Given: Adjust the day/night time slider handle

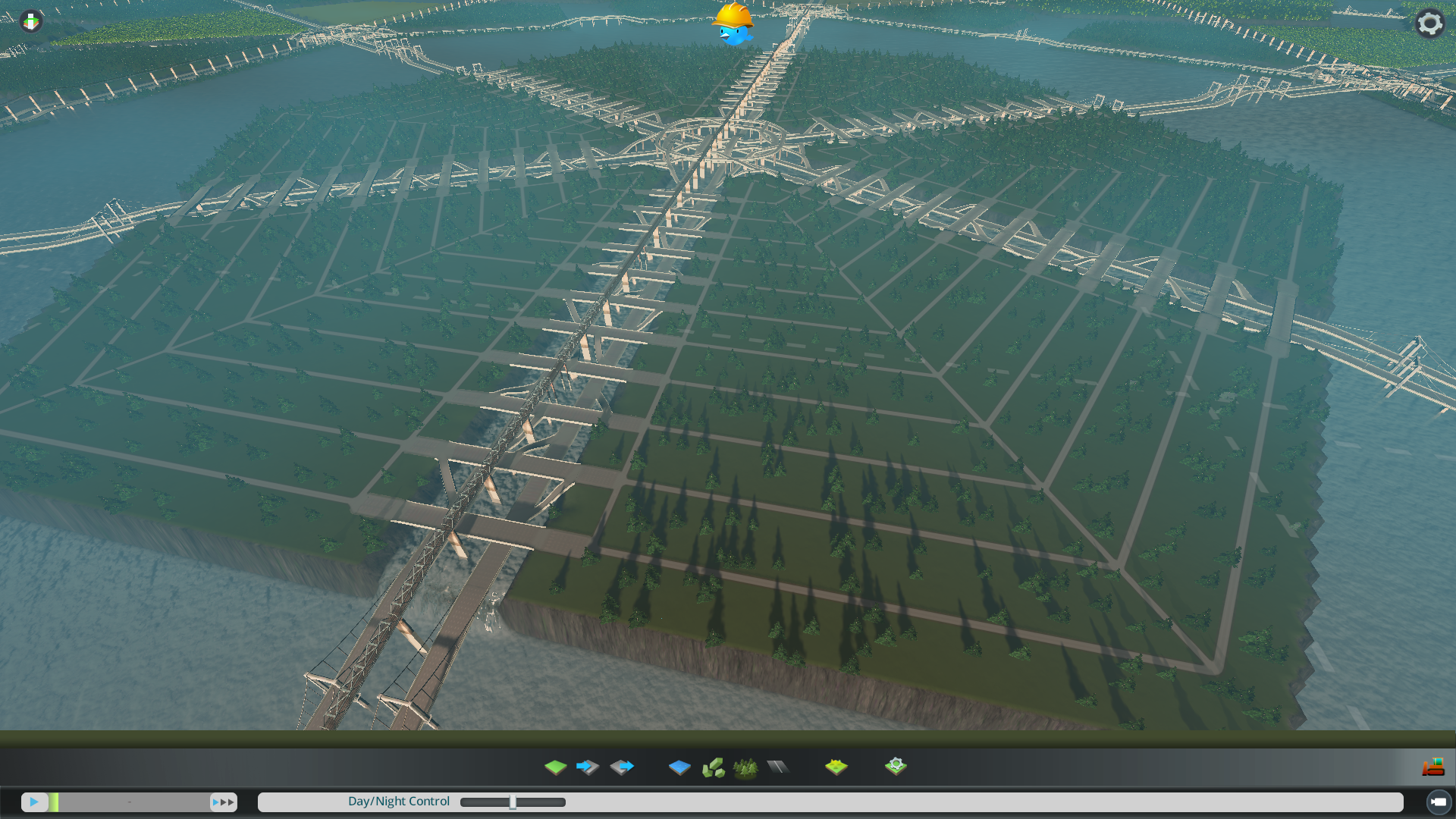Looking at the screenshot, I should click(513, 802).
